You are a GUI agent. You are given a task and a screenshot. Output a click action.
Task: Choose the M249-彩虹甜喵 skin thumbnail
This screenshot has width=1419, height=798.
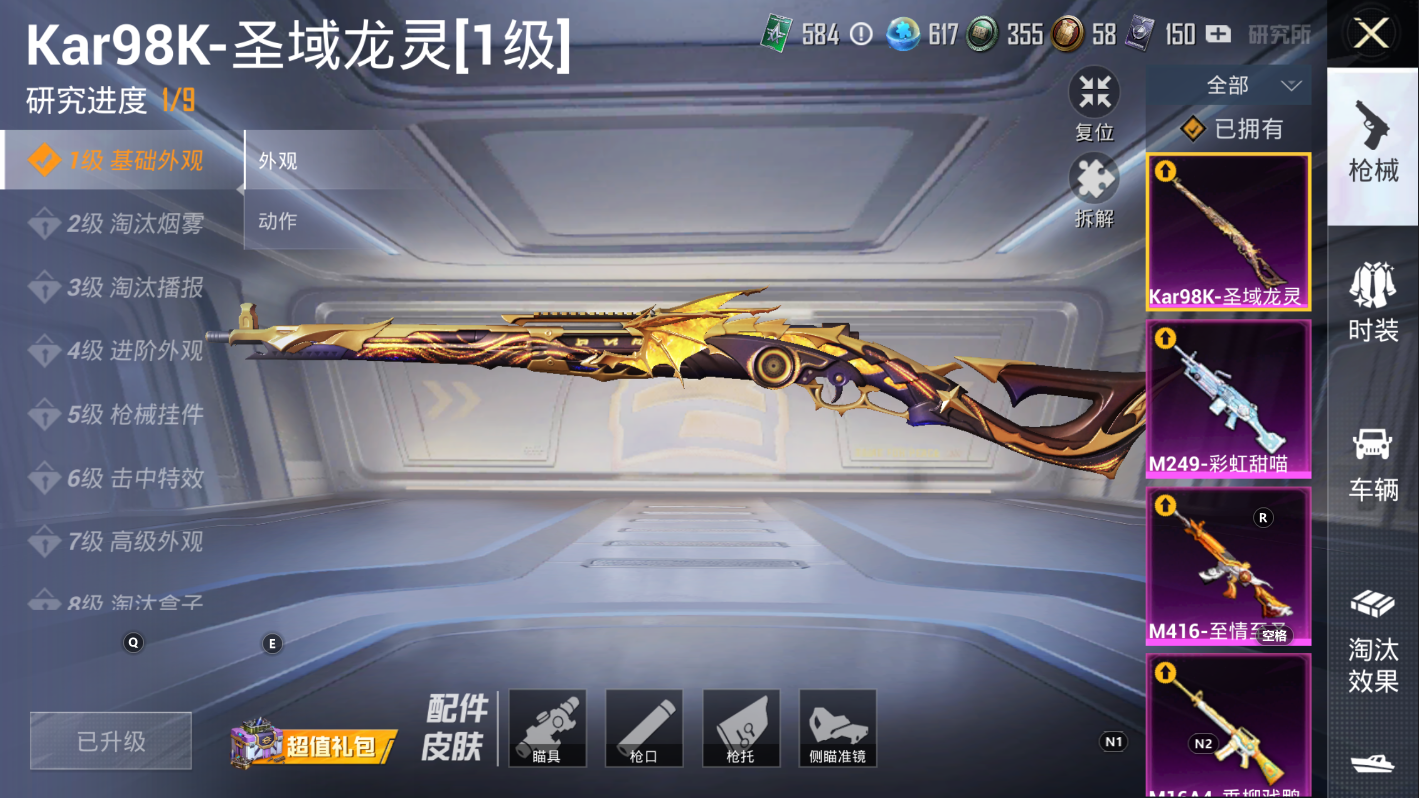coord(1228,398)
